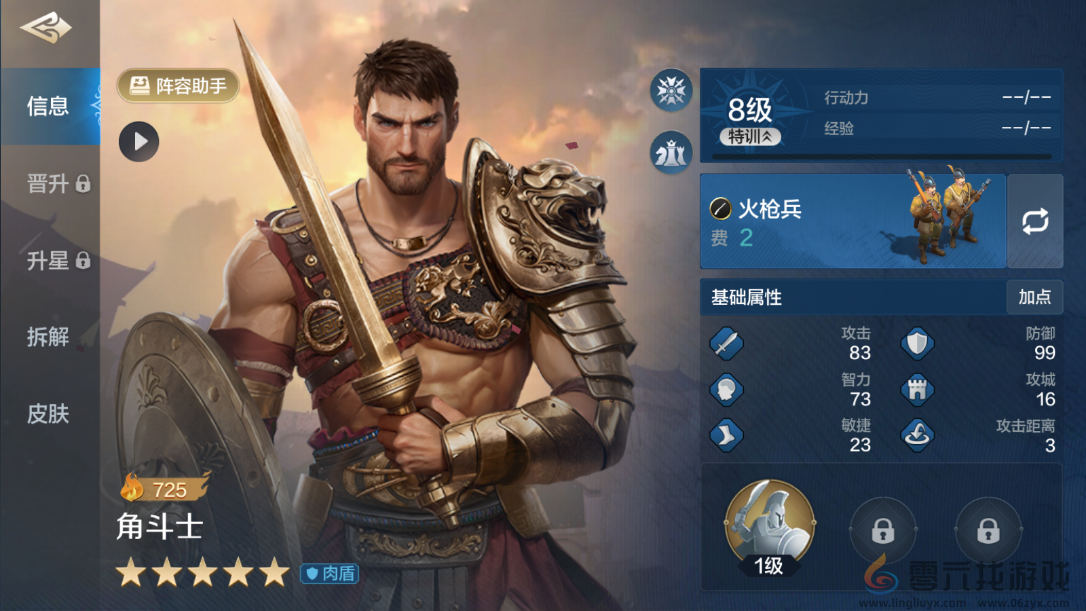
Task: Switch to the 信息 tab
Action: click(49, 106)
